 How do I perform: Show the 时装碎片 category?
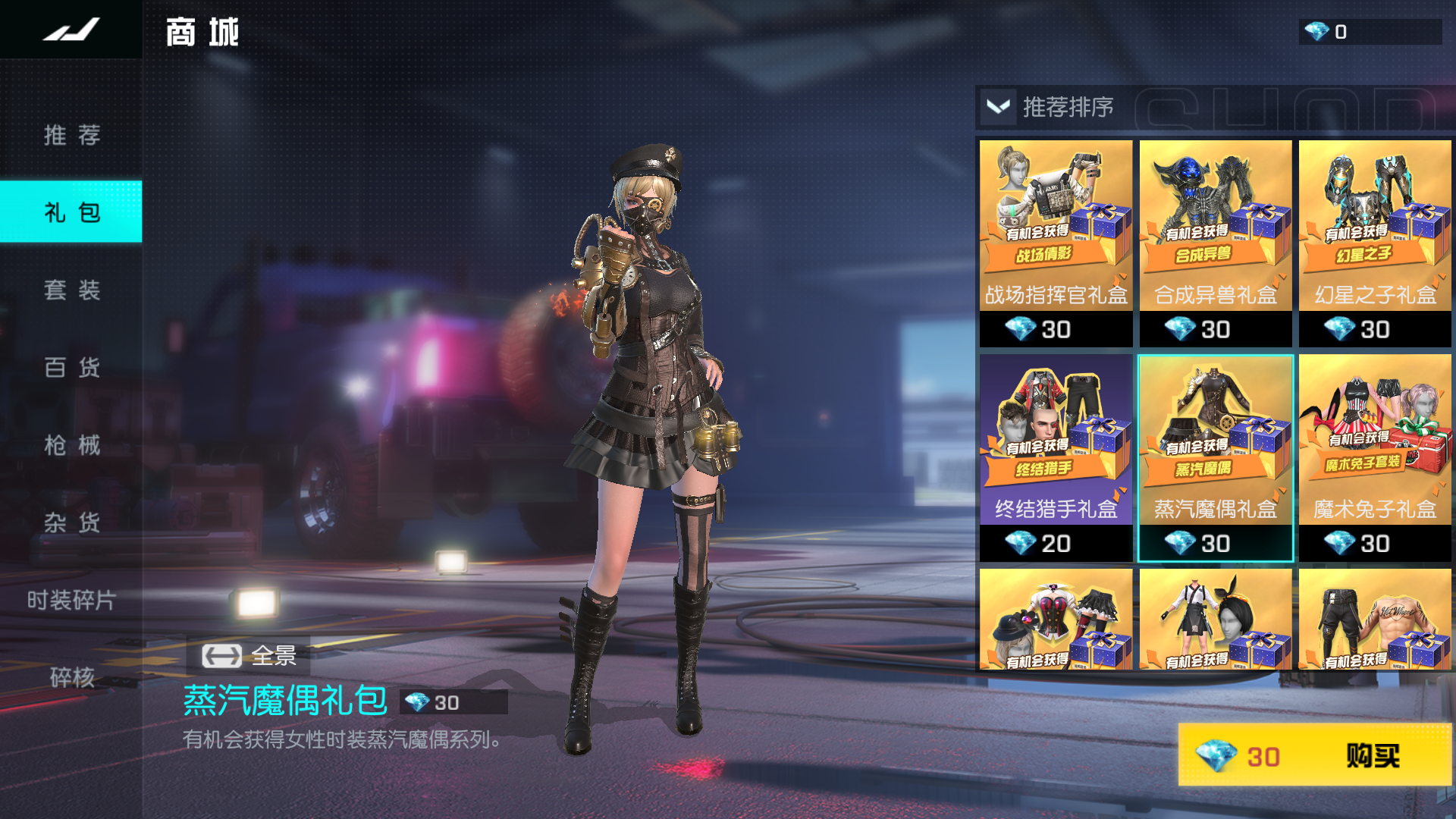71,600
